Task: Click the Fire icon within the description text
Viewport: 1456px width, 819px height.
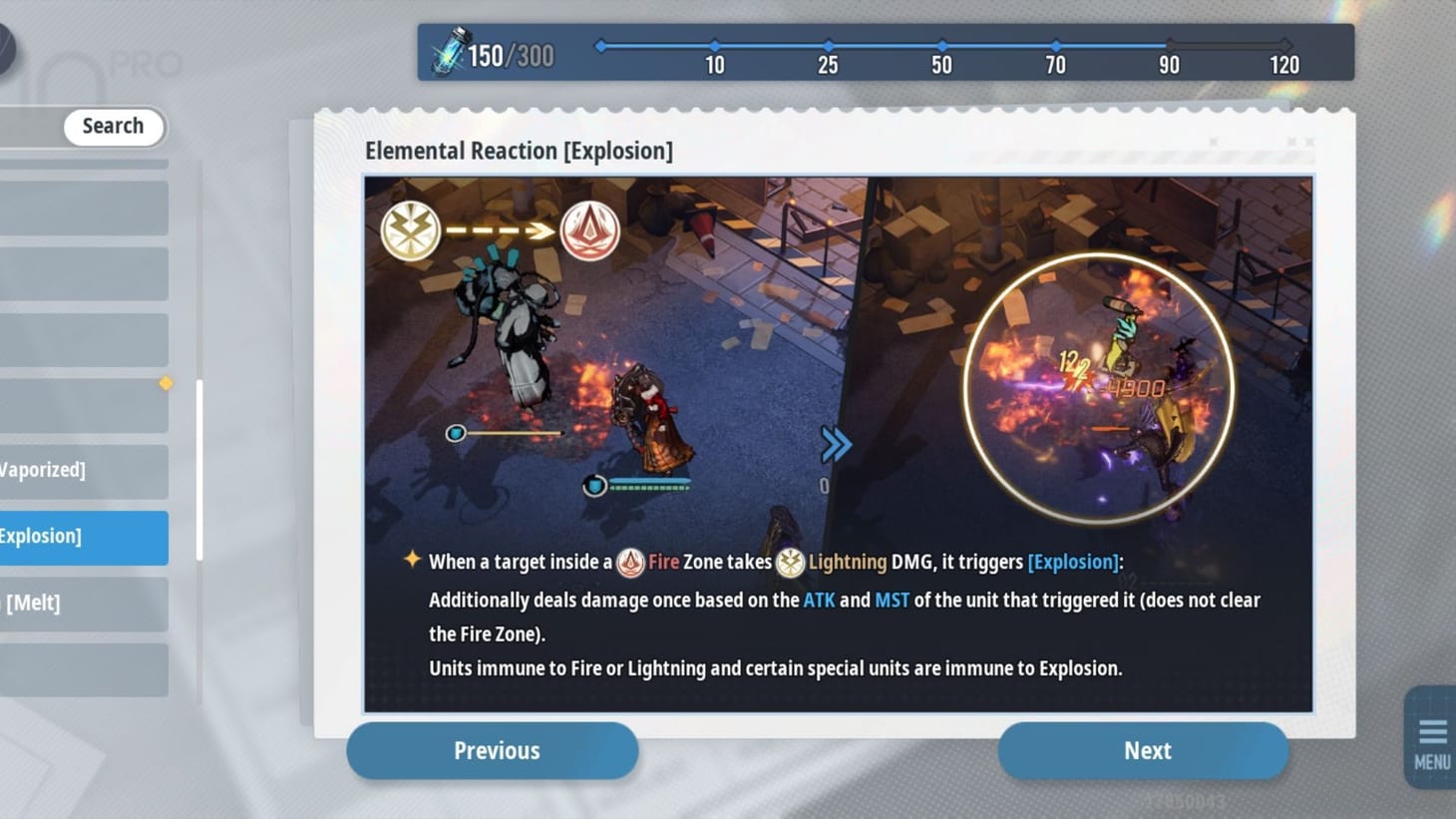Action: (632, 562)
